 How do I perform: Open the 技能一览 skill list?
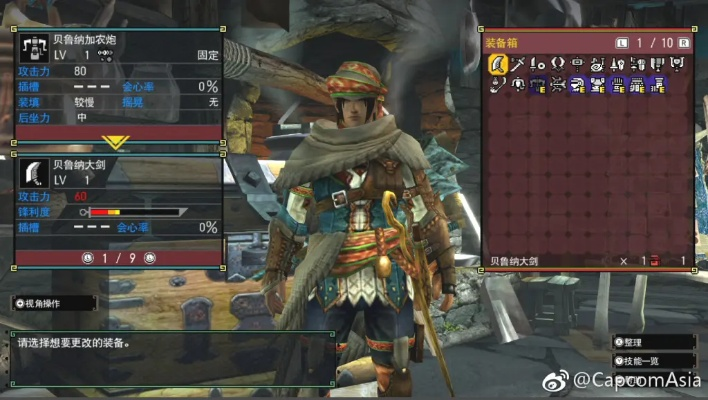(652, 360)
